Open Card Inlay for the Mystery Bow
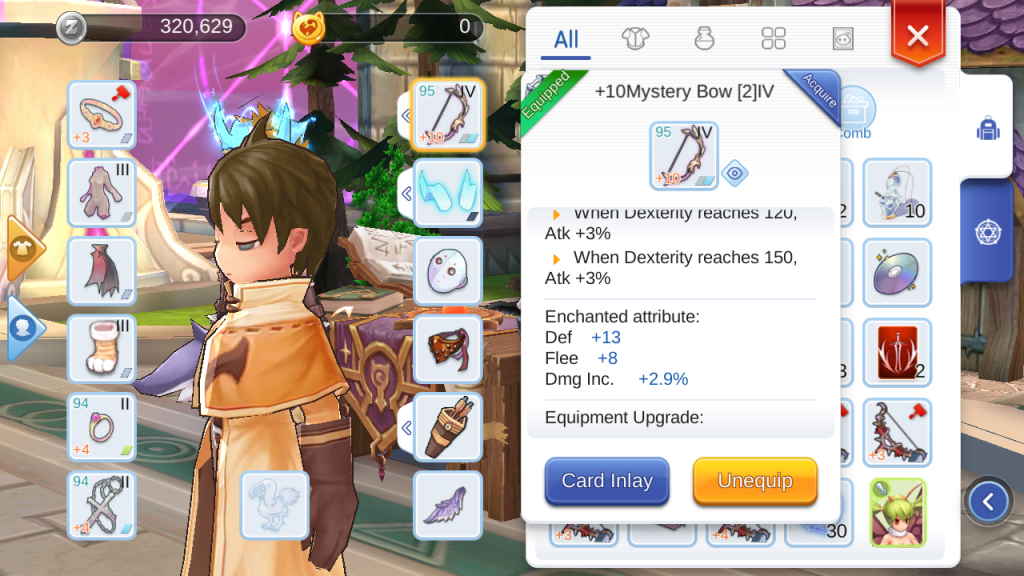Viewport: 1024px width, 576px height. [x=607, y=481]
